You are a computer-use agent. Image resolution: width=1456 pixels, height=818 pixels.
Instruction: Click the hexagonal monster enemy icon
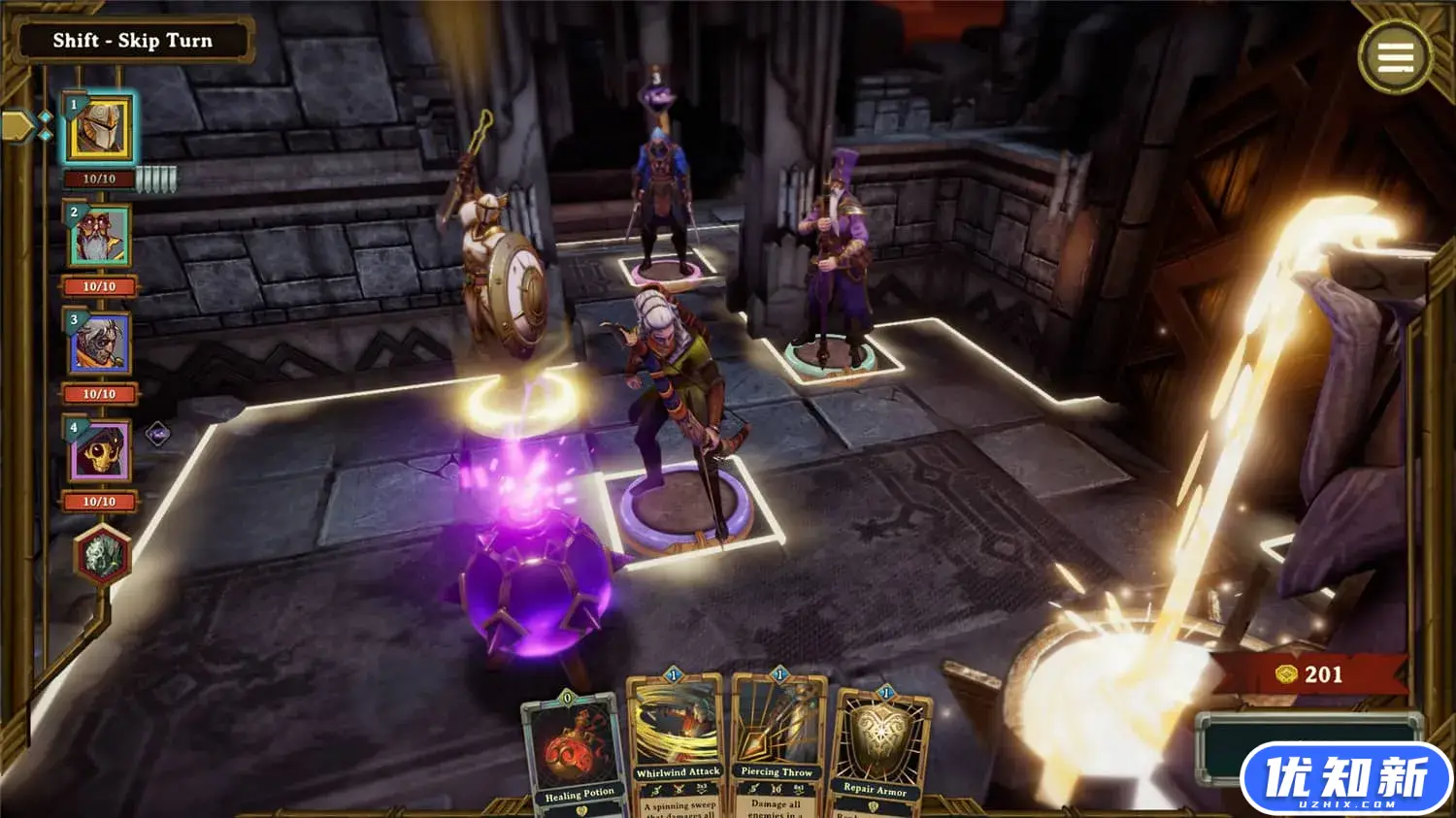click(x=102, y=555)
